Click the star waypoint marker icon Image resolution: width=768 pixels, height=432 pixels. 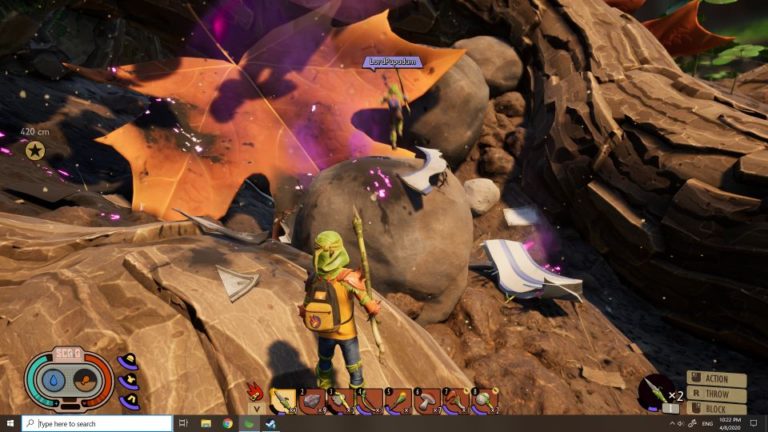pos(35,150)
